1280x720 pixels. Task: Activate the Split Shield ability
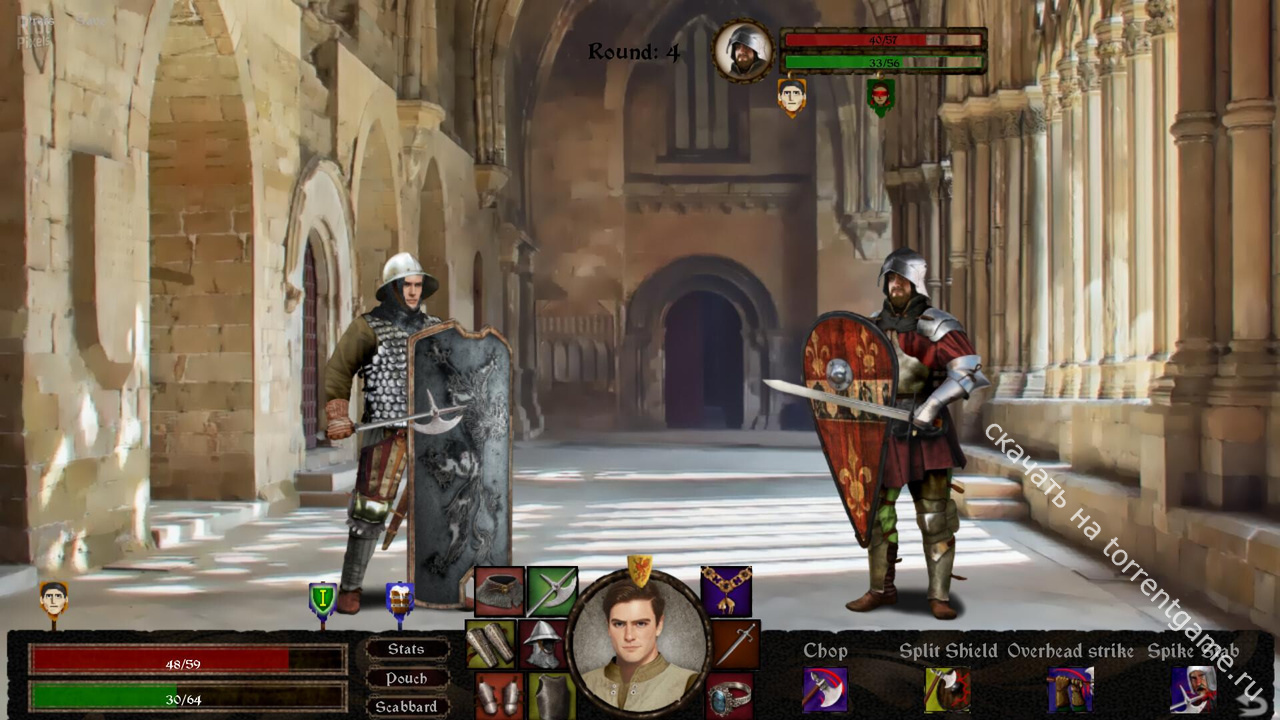(x=947, y=689)
